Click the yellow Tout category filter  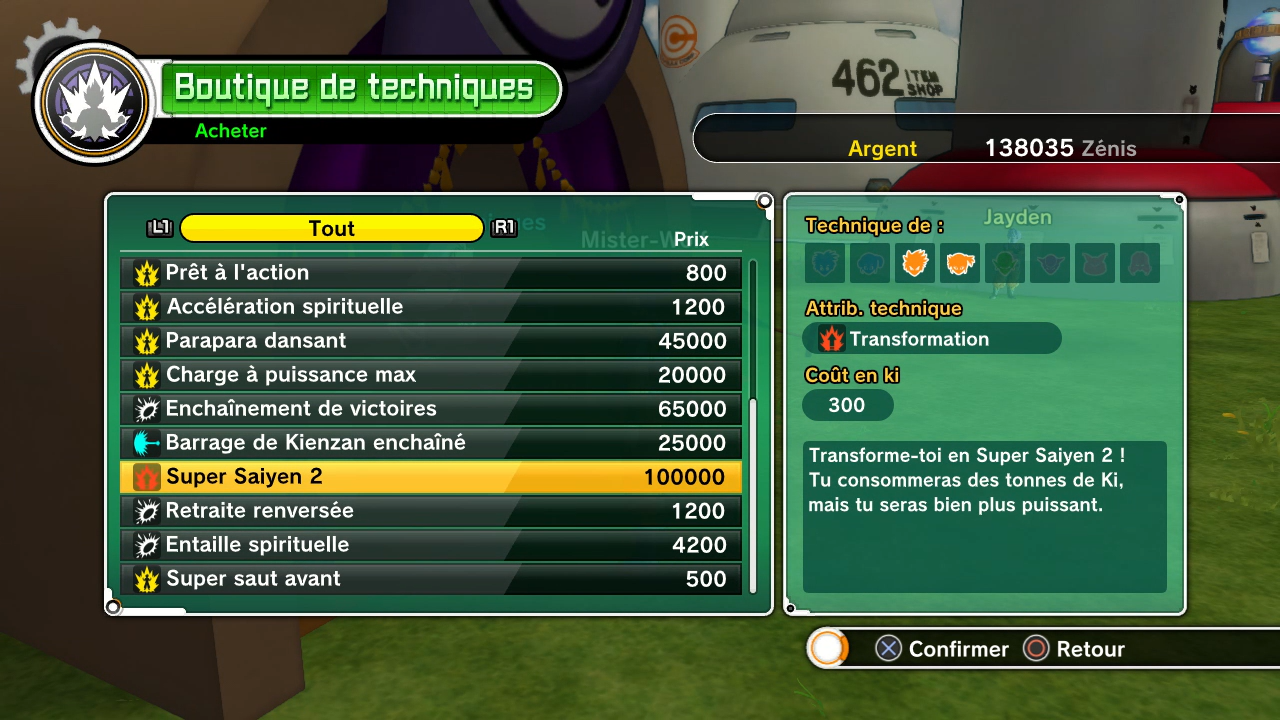point(331,228)
